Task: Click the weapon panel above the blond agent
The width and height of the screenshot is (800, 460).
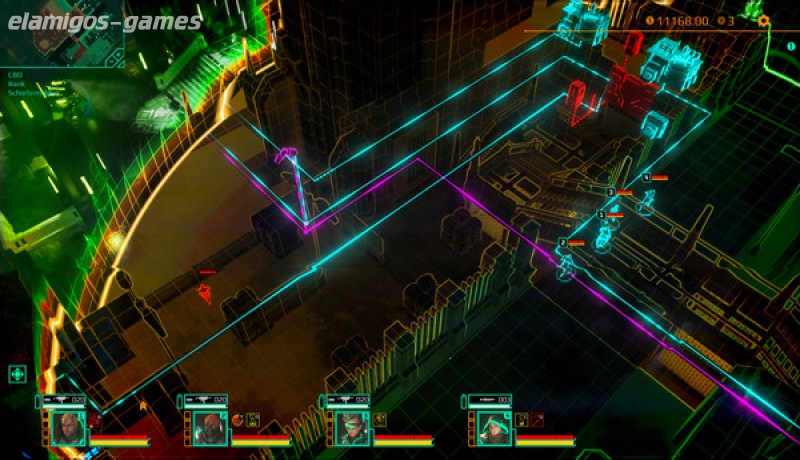Action: pyautogui.click(x=66, y=401)
